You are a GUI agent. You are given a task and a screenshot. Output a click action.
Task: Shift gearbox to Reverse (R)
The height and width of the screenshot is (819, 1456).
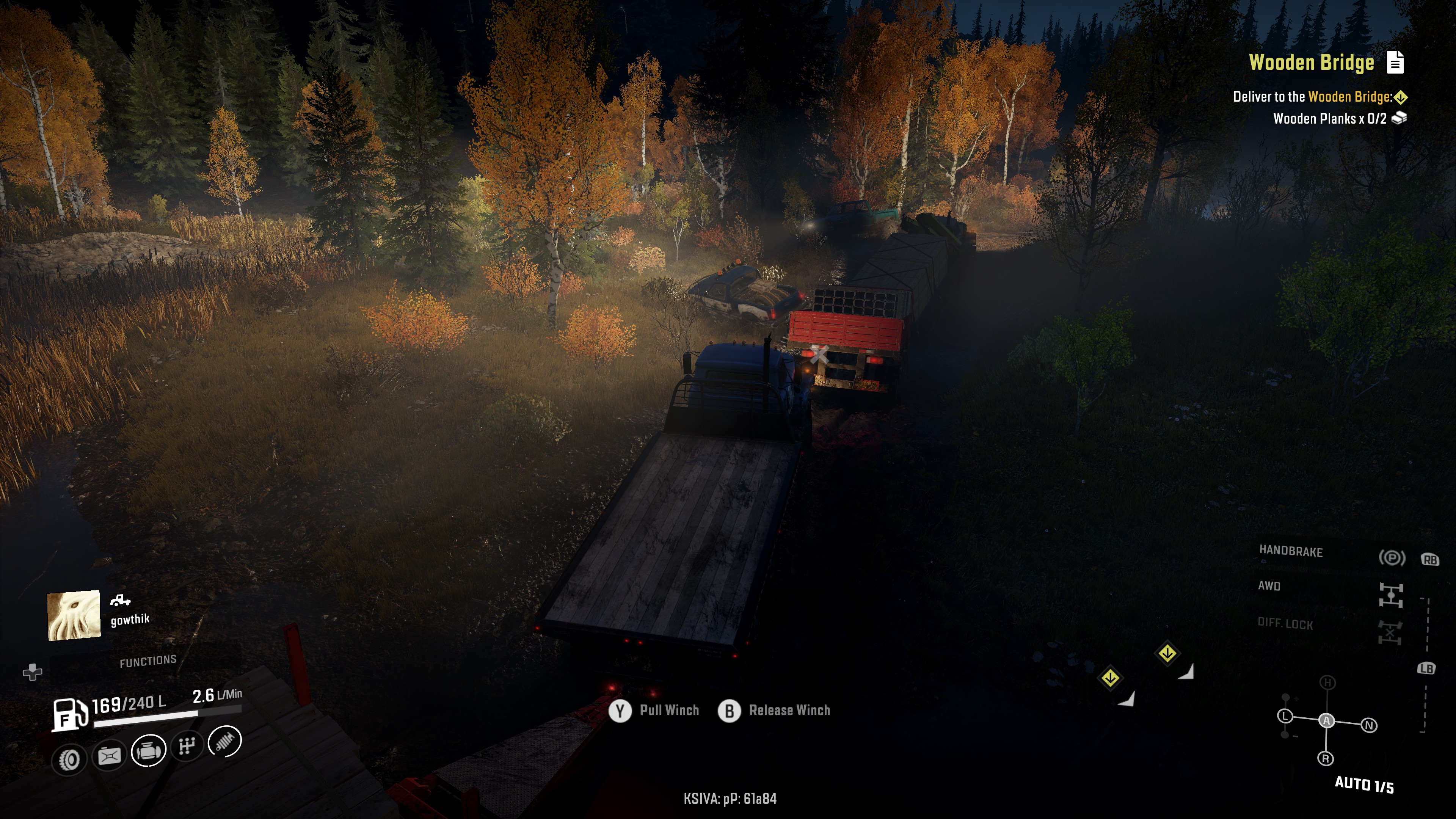pyautogui.click(x=1326, y=758)
